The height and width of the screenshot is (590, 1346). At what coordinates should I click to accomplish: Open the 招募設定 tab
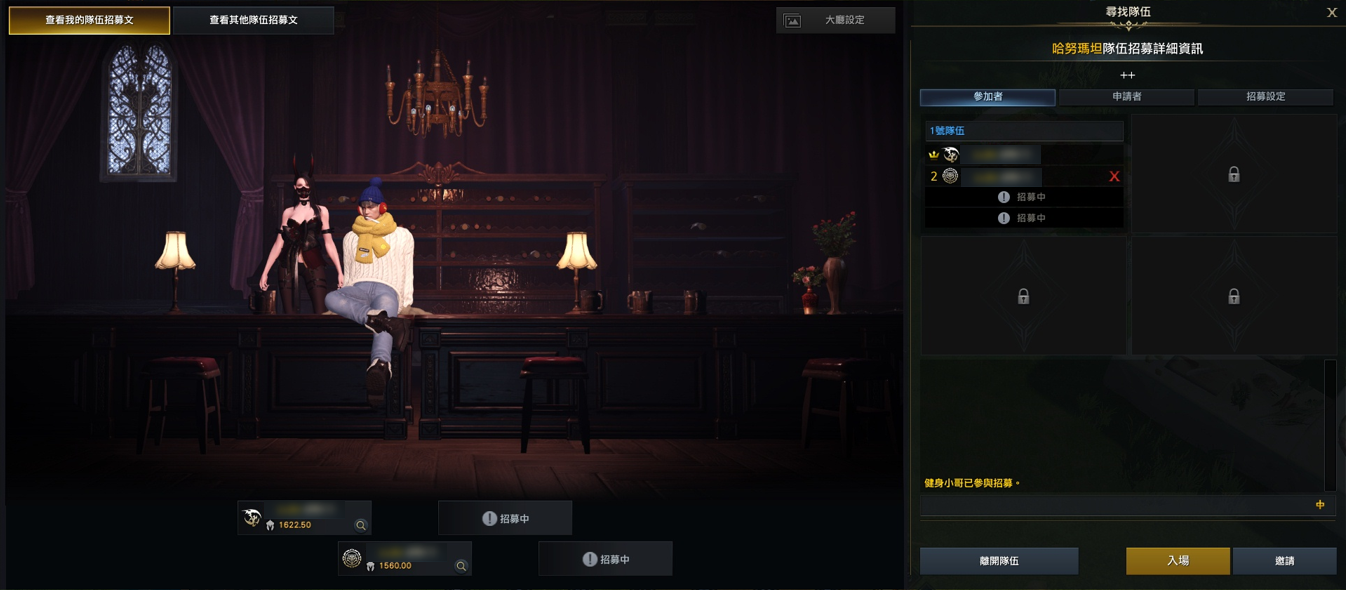point(1265,97)
